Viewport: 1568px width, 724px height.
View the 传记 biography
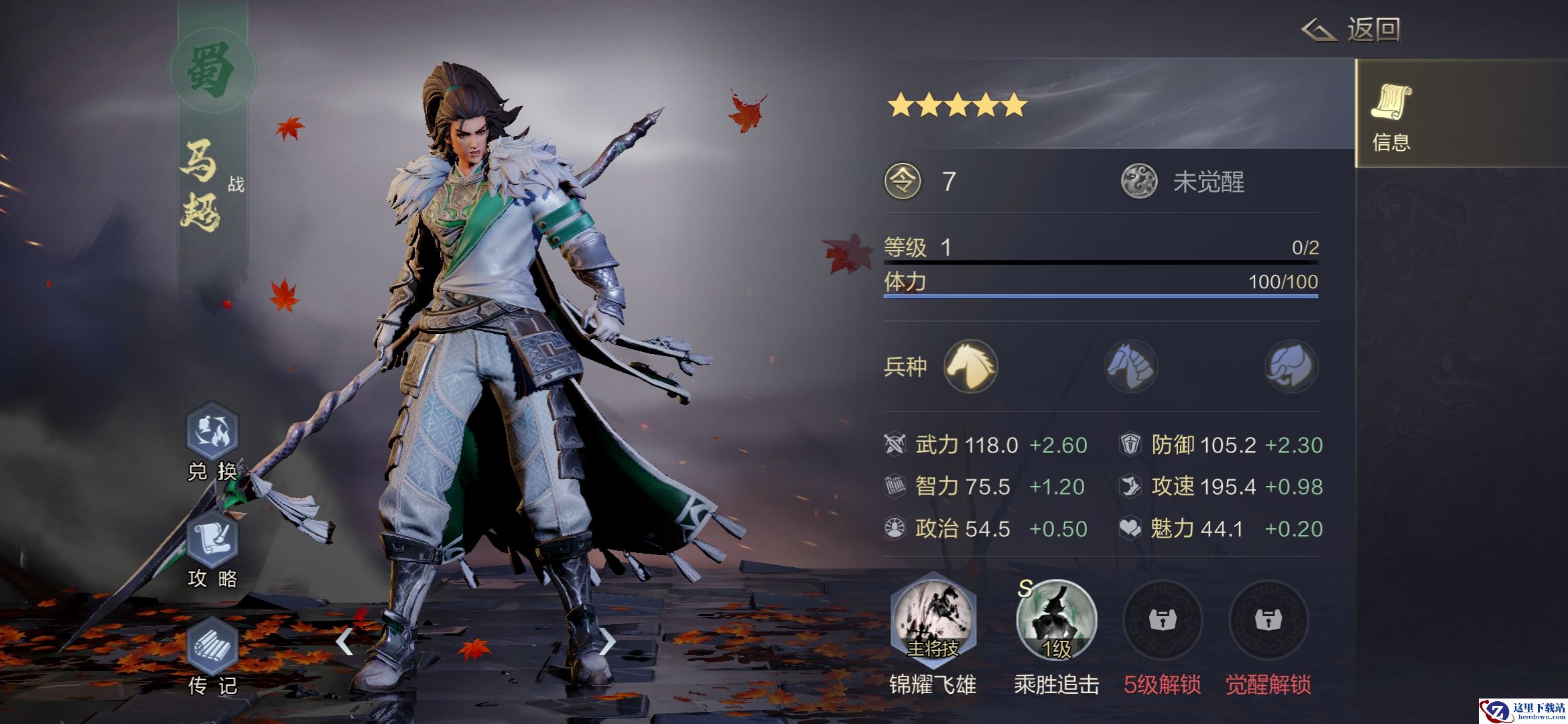[212, 647]
